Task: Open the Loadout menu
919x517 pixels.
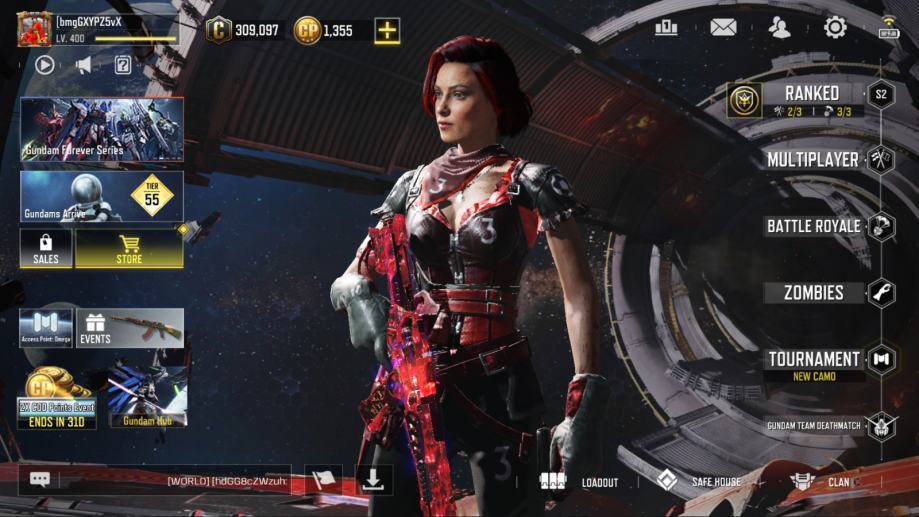Action: click(x=580, y=481)
